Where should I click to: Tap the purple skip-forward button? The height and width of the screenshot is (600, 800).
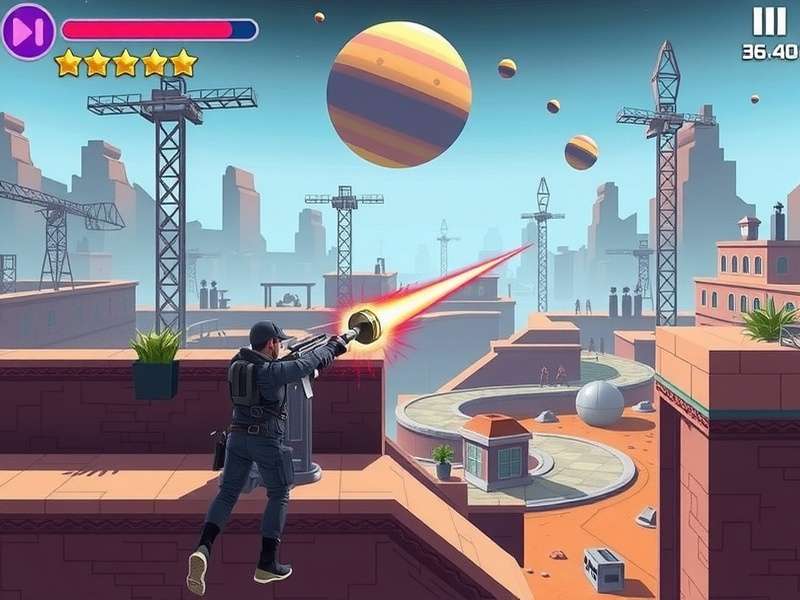tap(28, 31)
